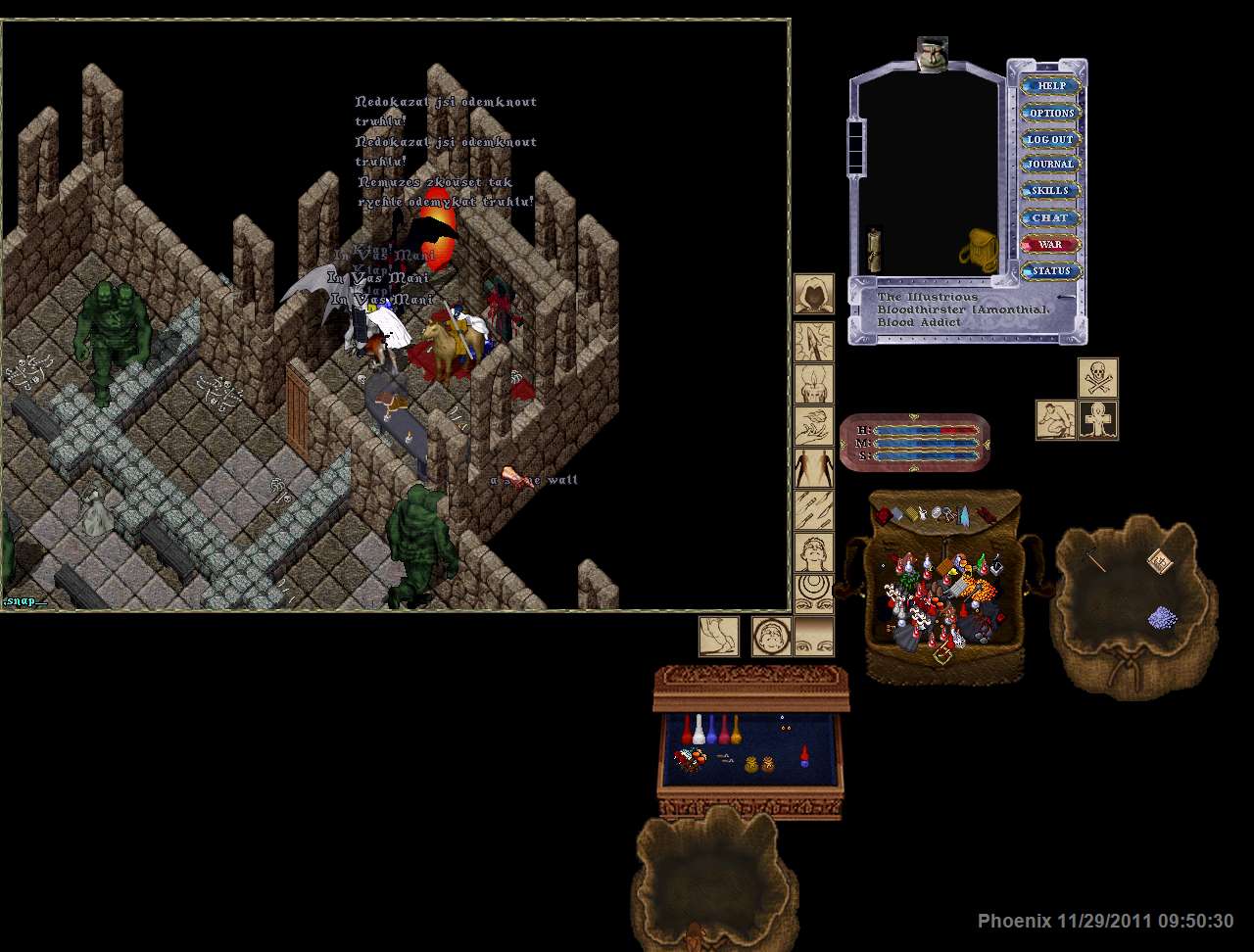Open the Chat window
1254x952 pixels.
point(1051,217)
